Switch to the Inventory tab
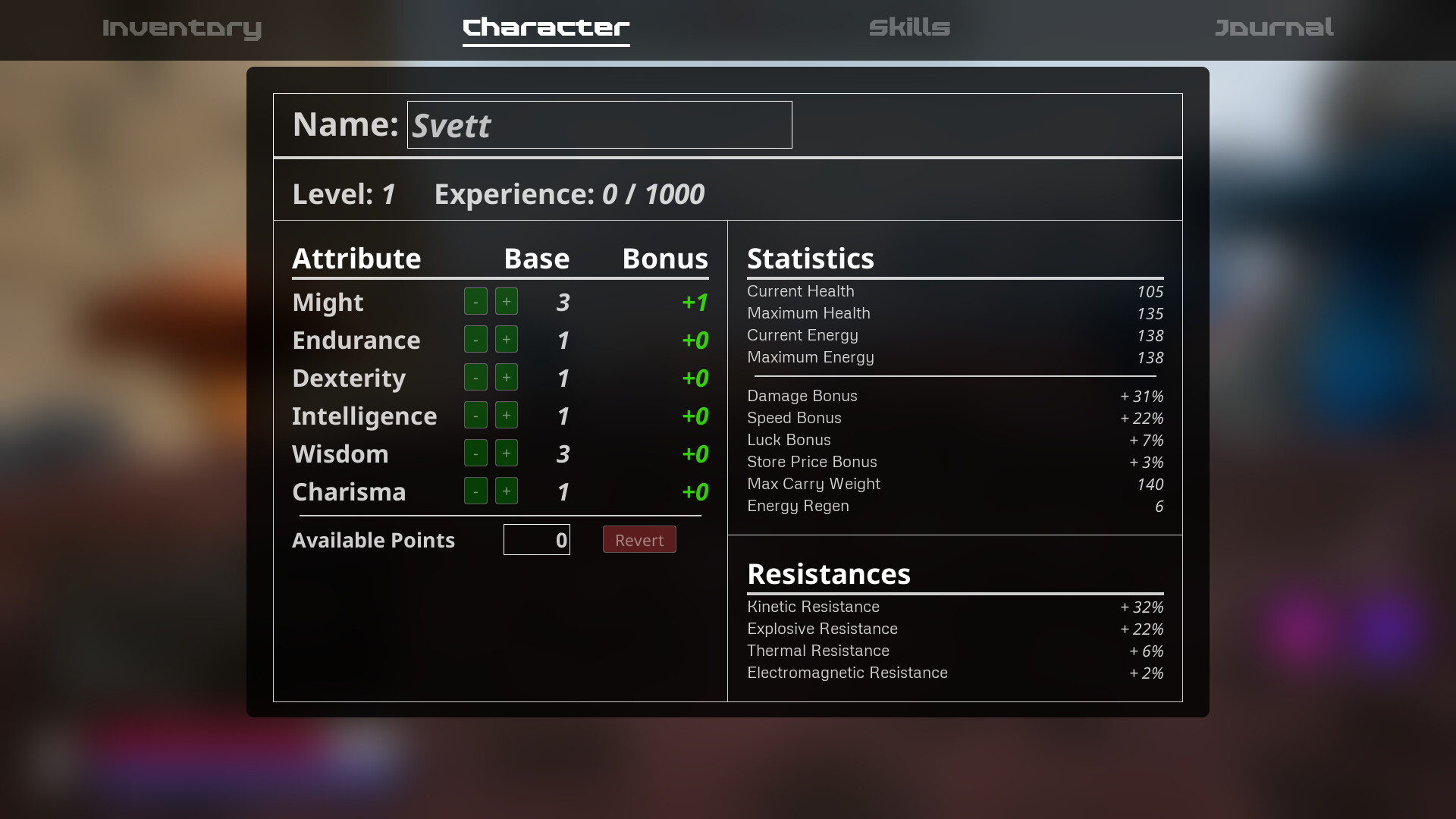Viewport: 1456px width, 819px height. [x=182, y=29]
